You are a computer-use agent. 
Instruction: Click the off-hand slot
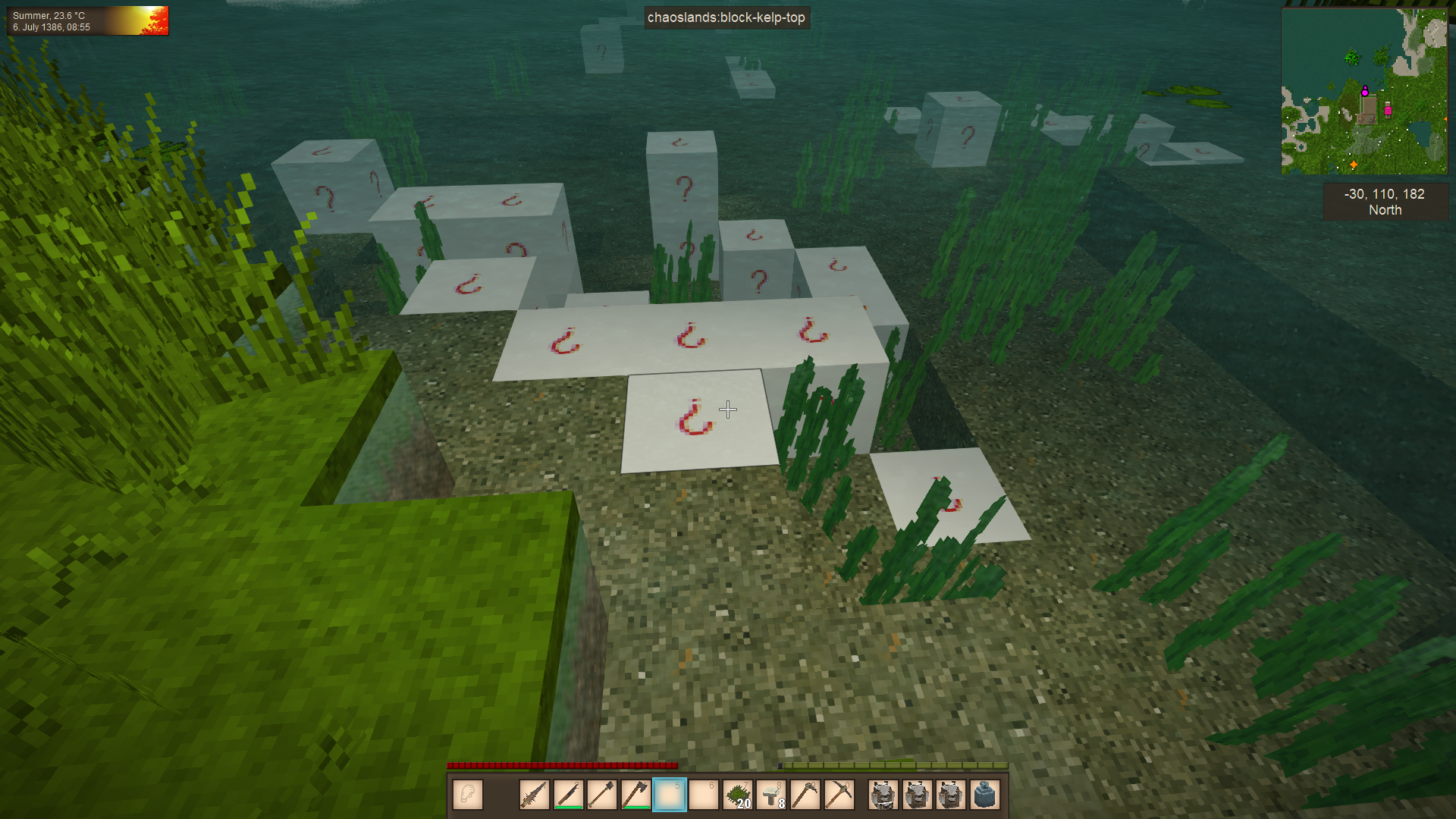tap(468, 795)
